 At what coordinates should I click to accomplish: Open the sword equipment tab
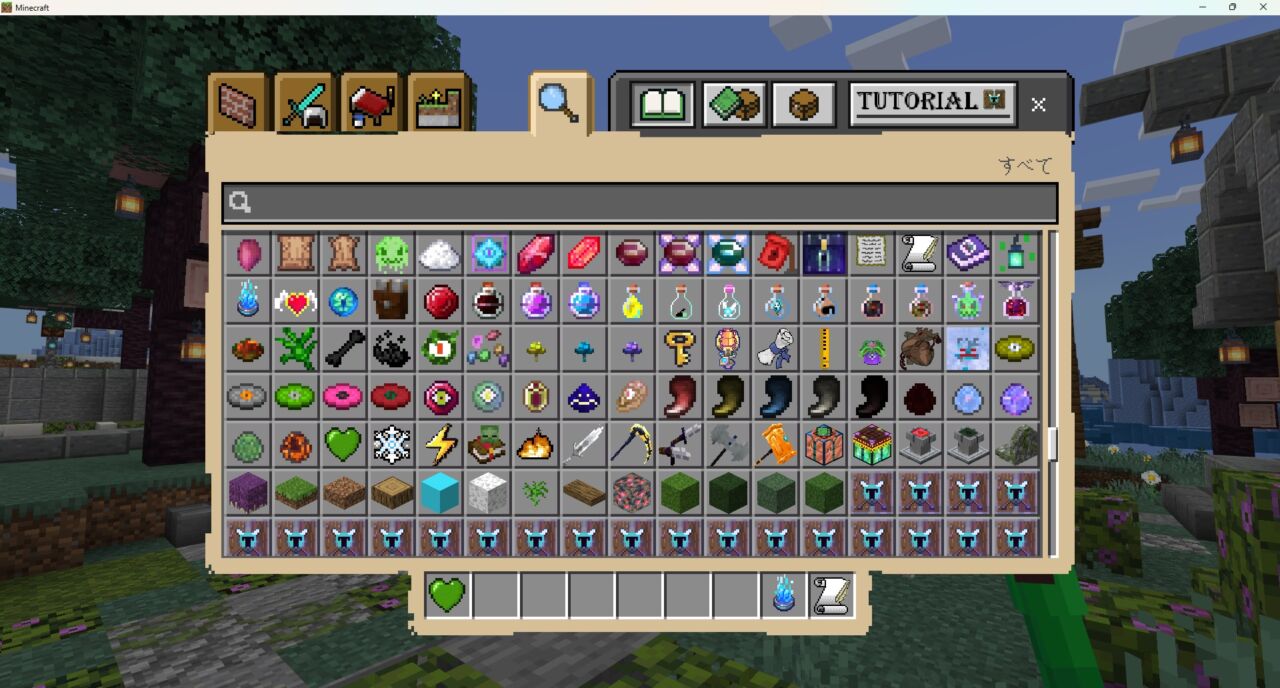pos(305,104)
